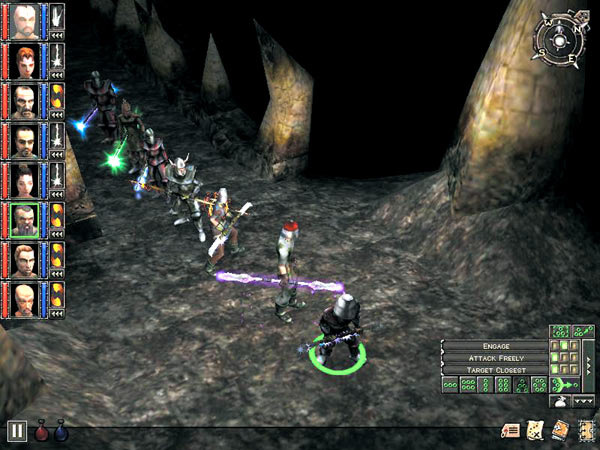Pause the game with the pause button
The image size is (600, 450).
pyautogui.click(x=17, y=431)
